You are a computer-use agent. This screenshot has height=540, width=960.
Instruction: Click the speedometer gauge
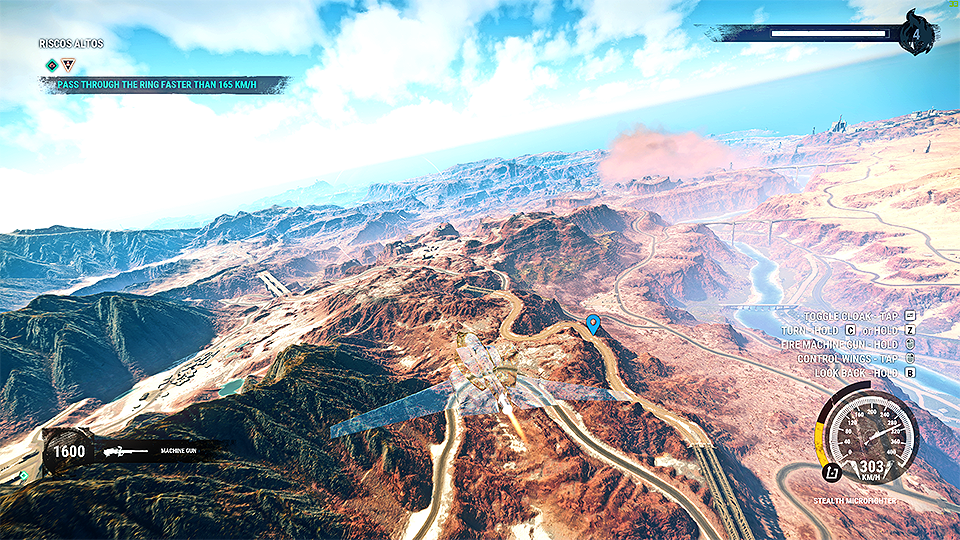(868, 435)
